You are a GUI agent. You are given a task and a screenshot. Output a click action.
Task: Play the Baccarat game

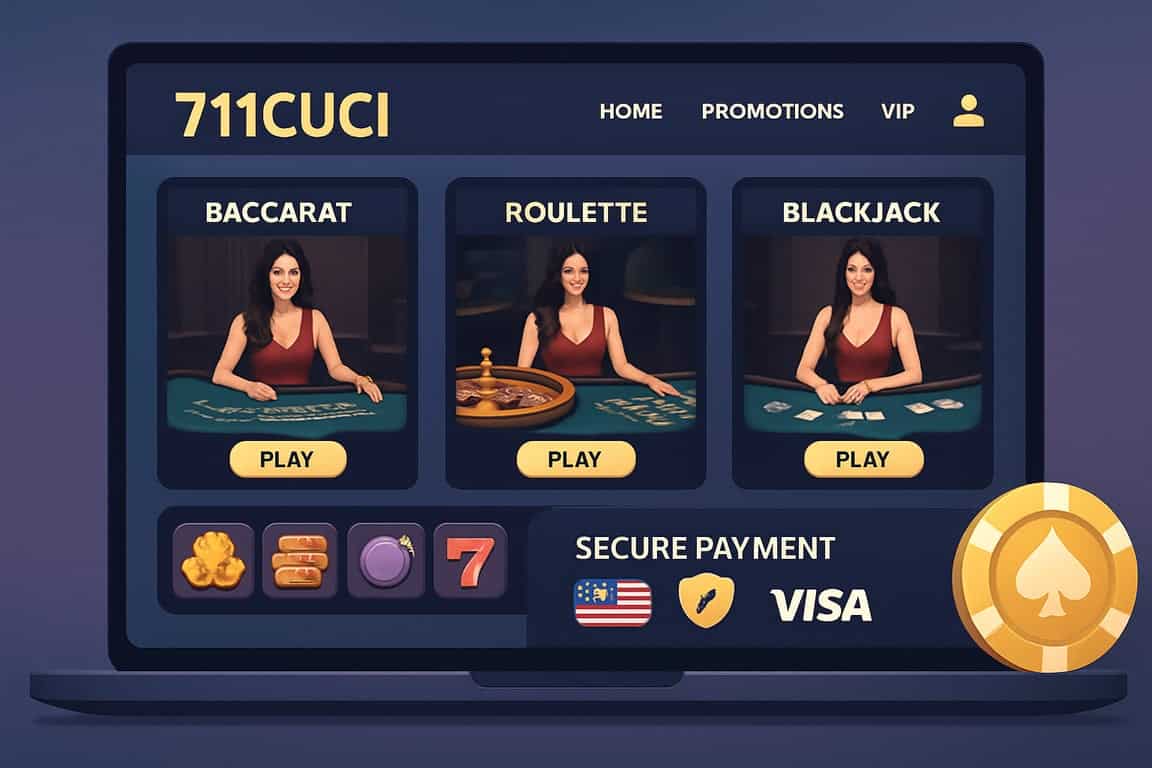pyautogui.click(x=287, y=459)
